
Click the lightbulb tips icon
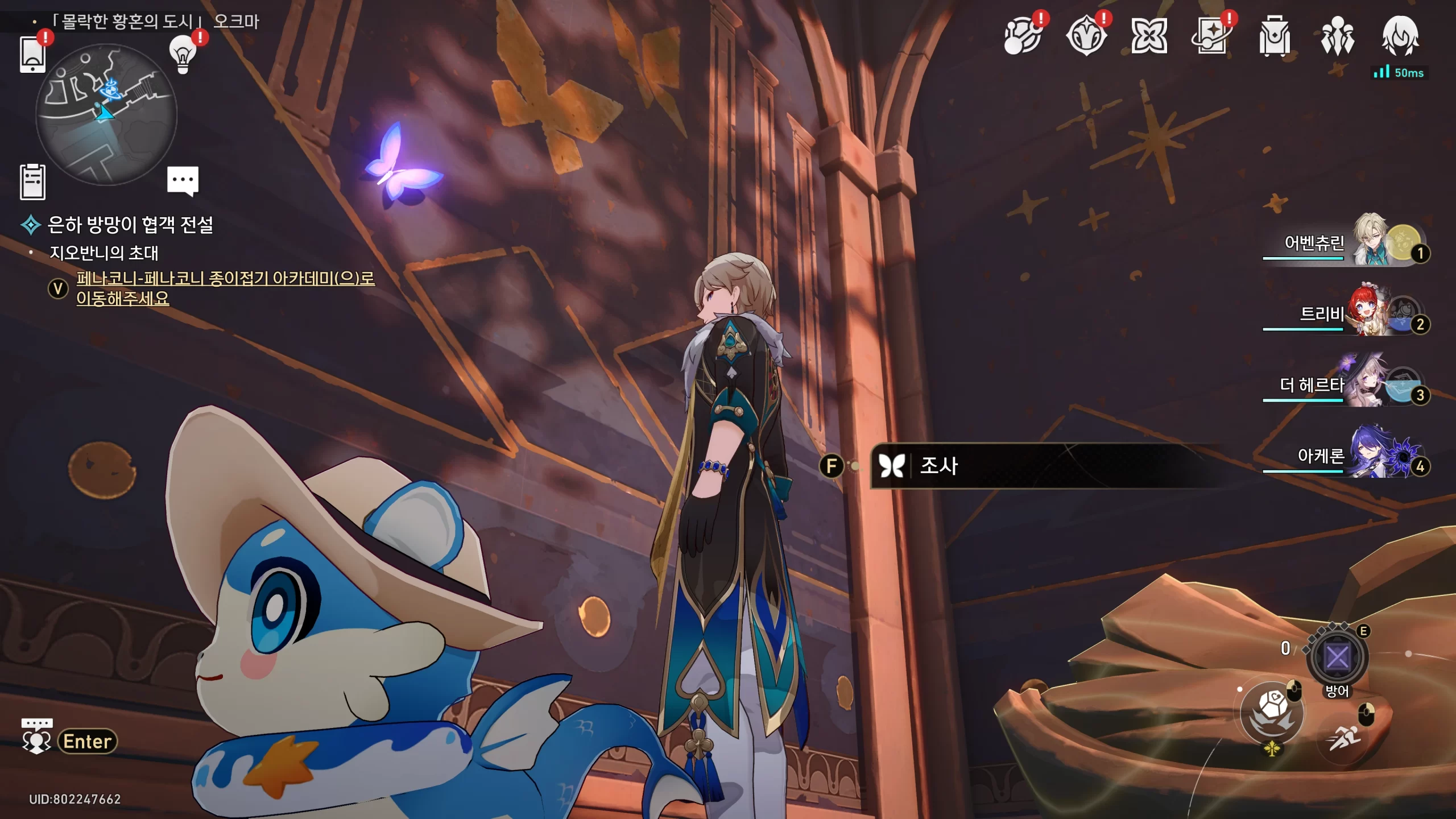click(x=183, y=55)
